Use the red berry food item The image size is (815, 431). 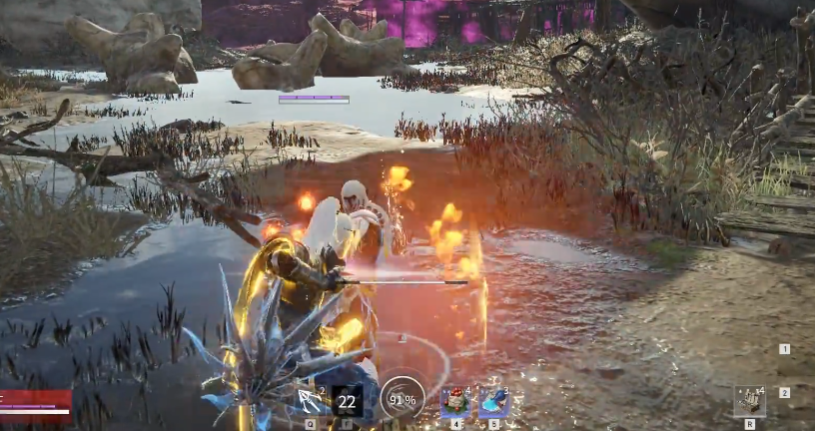coord(455,402)
